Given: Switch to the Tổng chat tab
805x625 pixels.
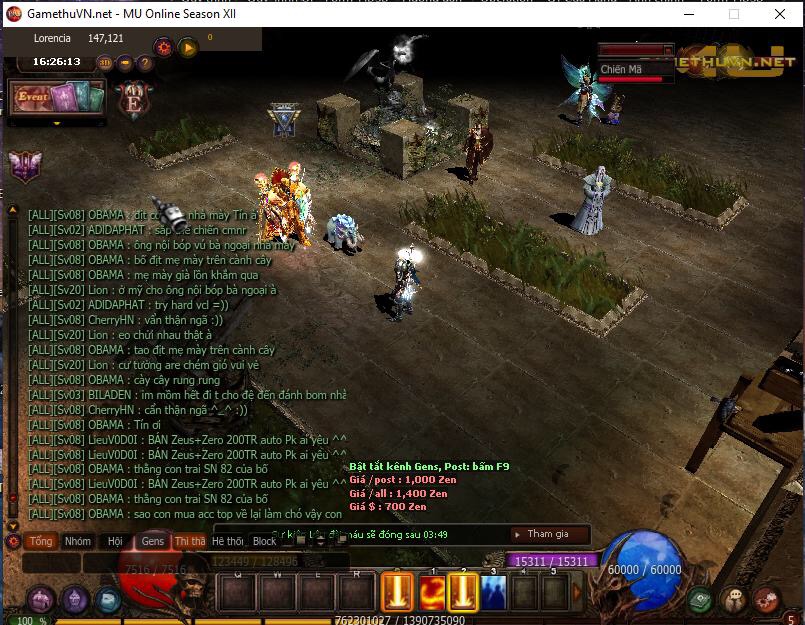Looking at the screenshot, I should tap(41, 541).
